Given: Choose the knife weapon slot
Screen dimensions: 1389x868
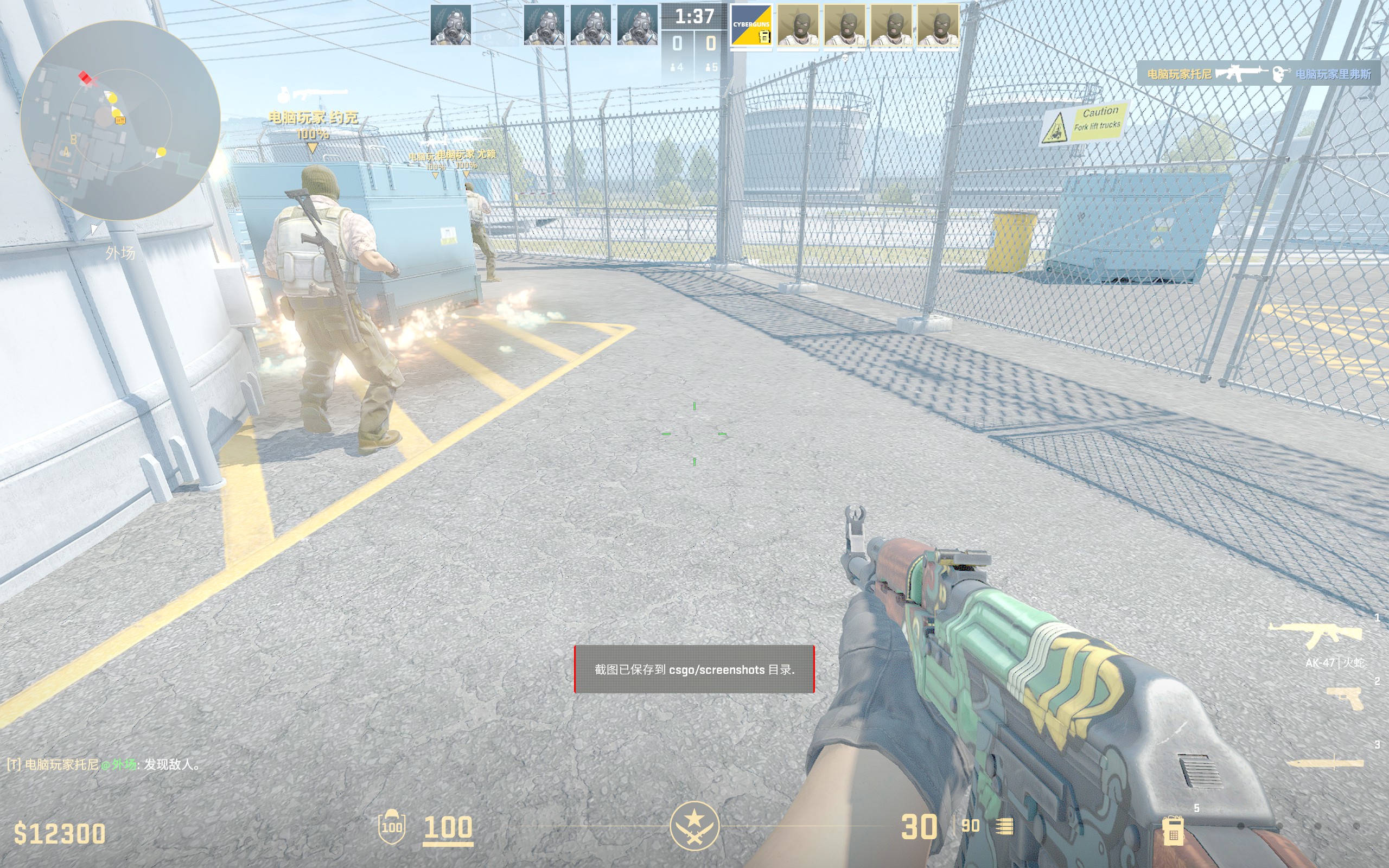Looking at the screenshot, I should point(1326,762).
